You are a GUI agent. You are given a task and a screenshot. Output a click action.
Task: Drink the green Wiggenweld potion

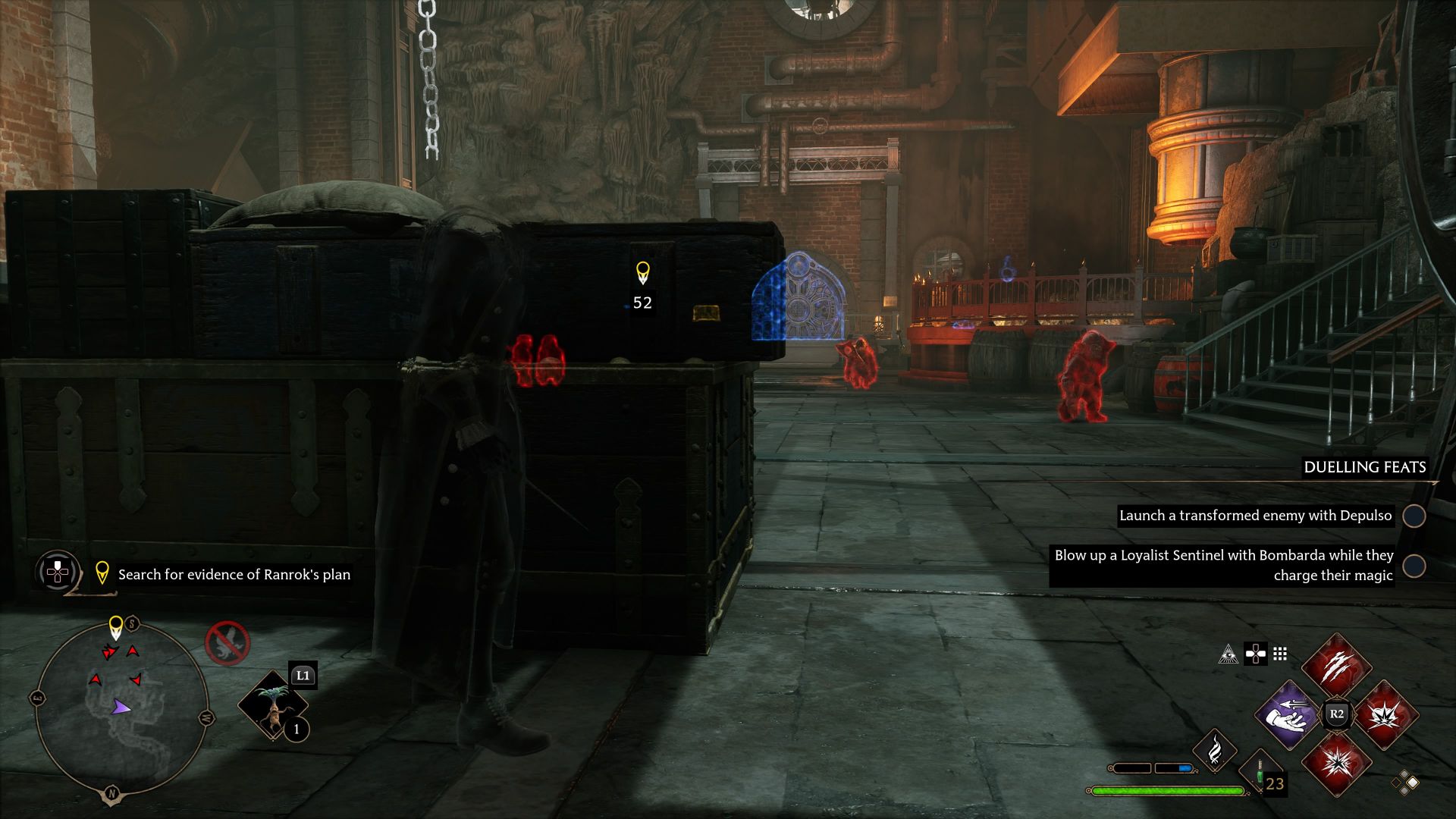tap(1260, 773)
